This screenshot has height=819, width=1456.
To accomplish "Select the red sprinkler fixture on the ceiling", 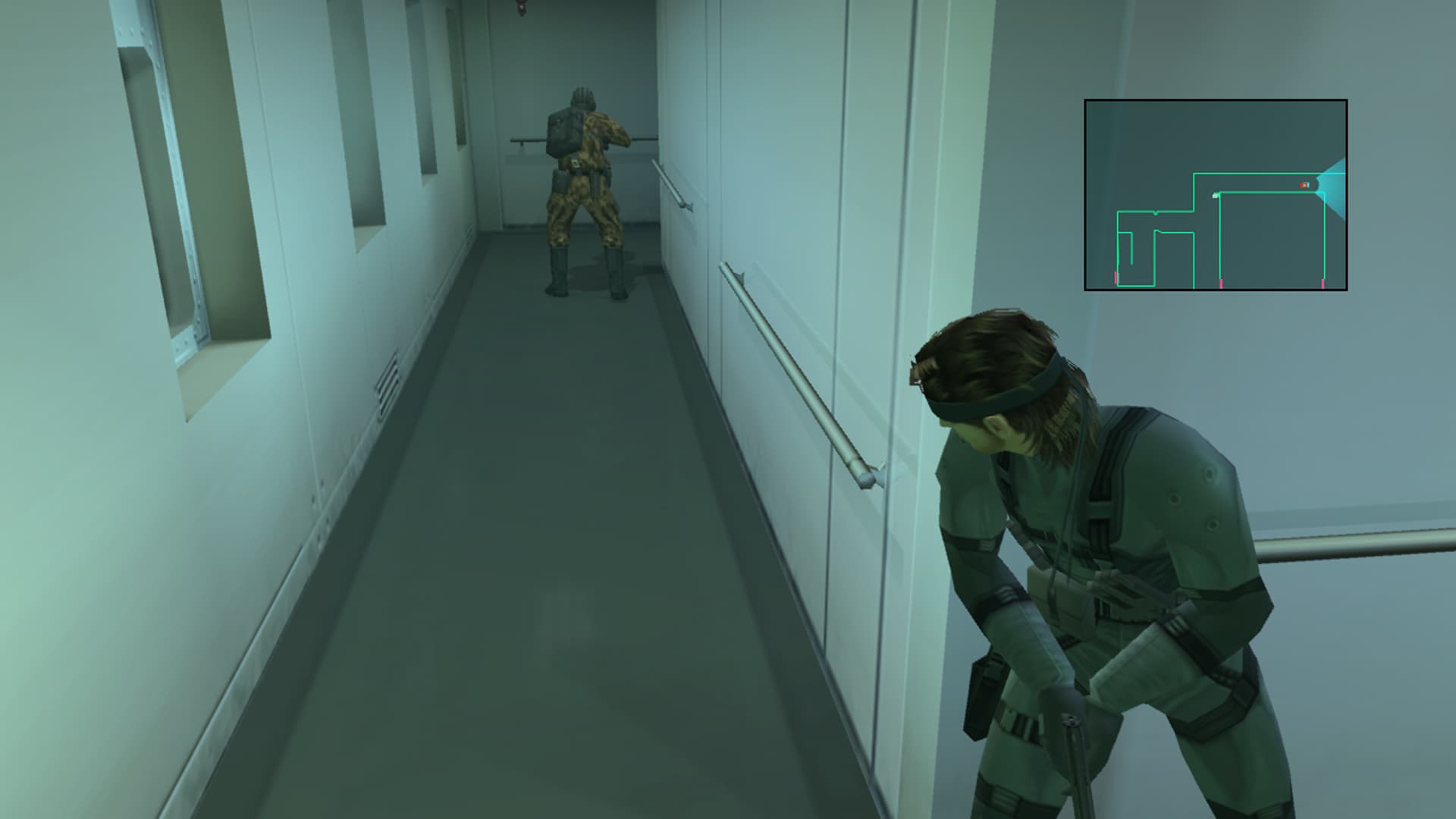I will 522,8.
